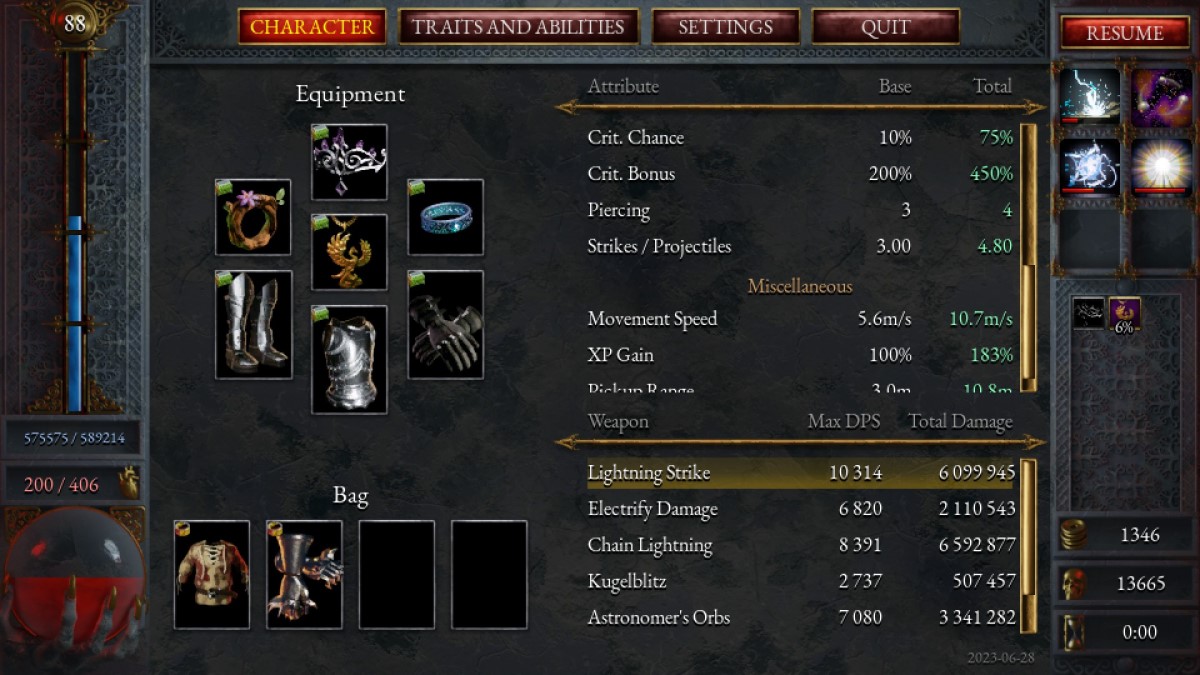Open the Settings menu
1200x675 pixels.
click(x=725, y=27)
